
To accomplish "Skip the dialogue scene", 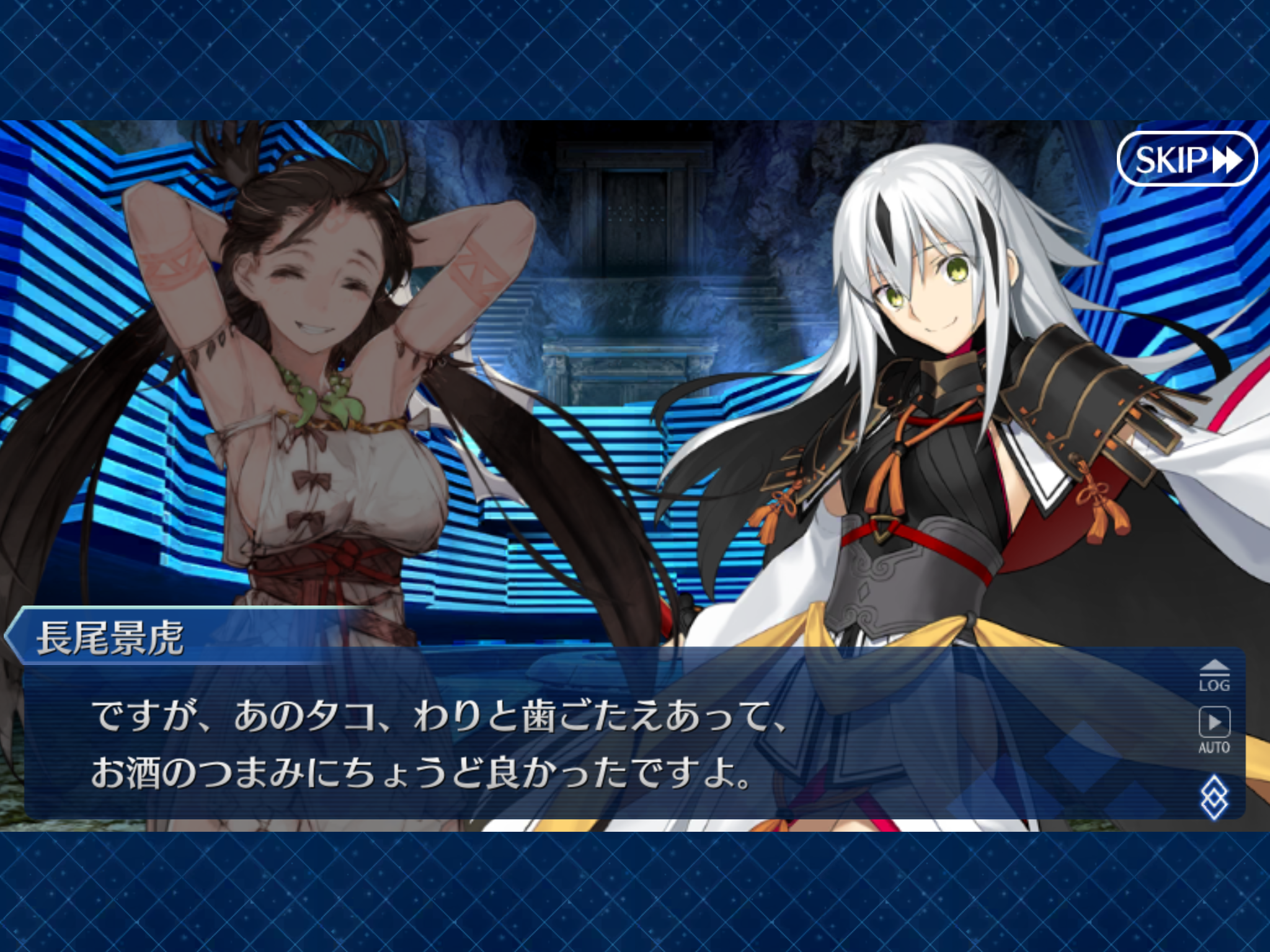I will [1186, 159].
